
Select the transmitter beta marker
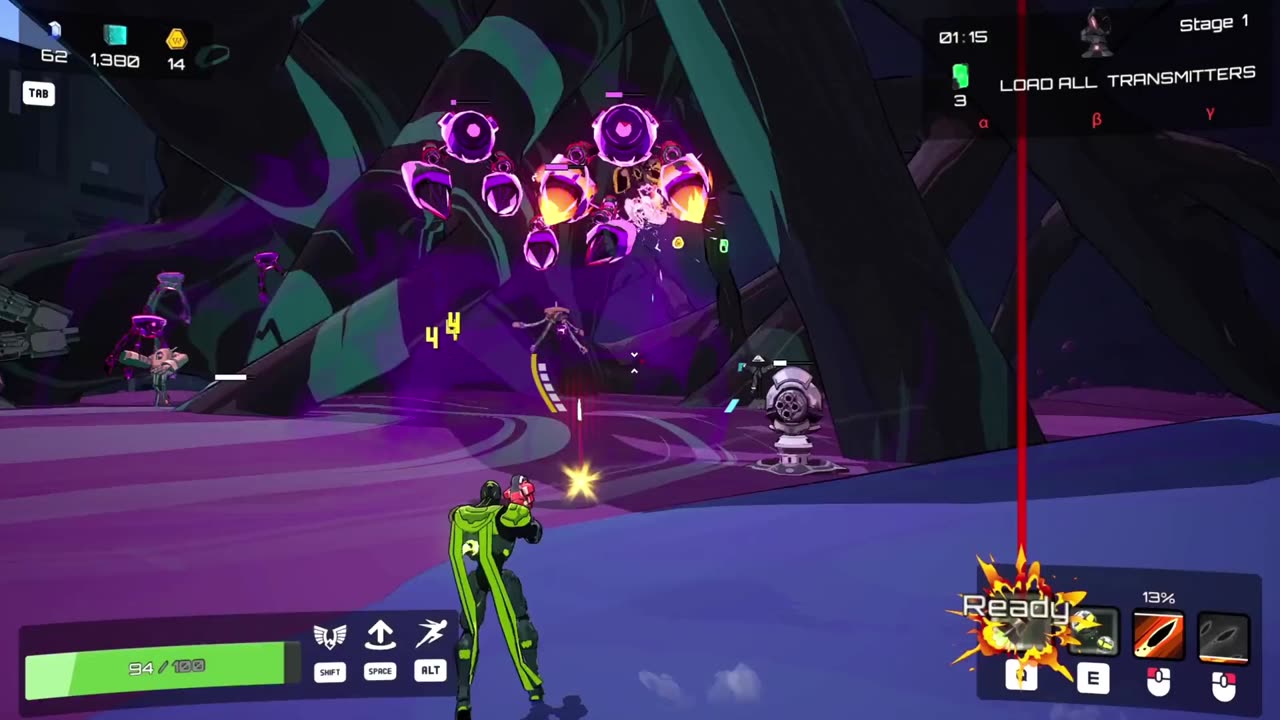[x=1096, y=119]
